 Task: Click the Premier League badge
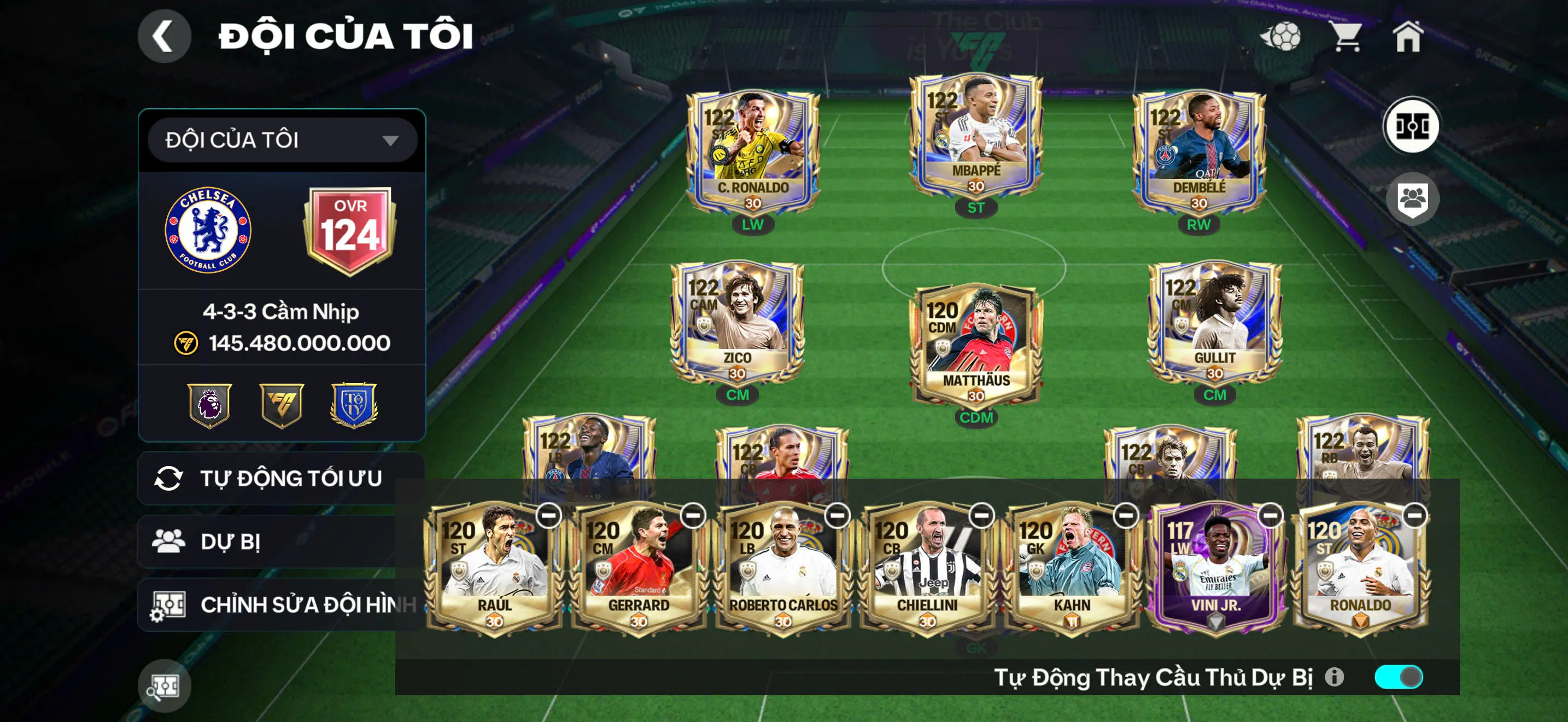click(x=209, y=405)
